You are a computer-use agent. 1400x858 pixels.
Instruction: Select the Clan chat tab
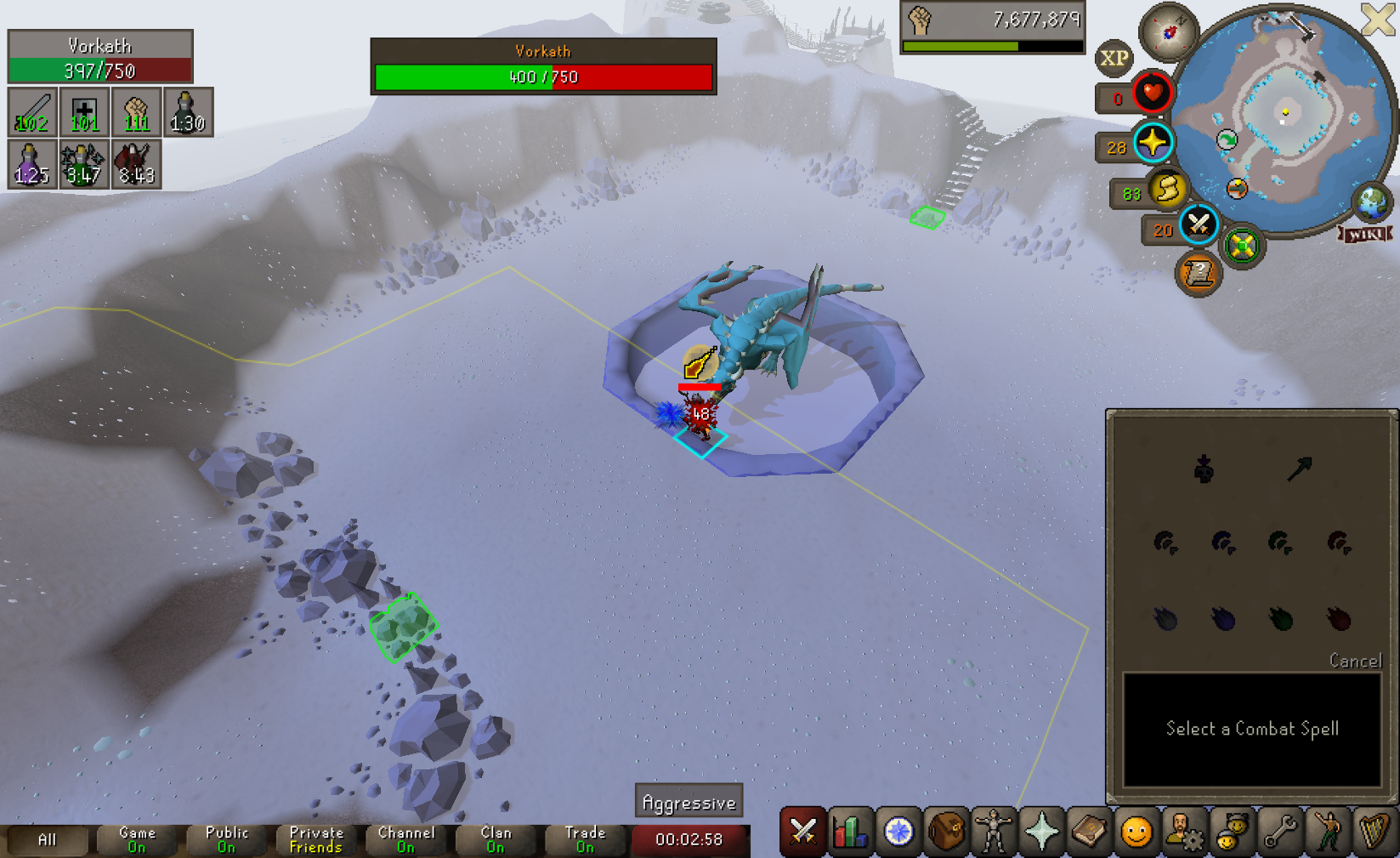point(496,839)
